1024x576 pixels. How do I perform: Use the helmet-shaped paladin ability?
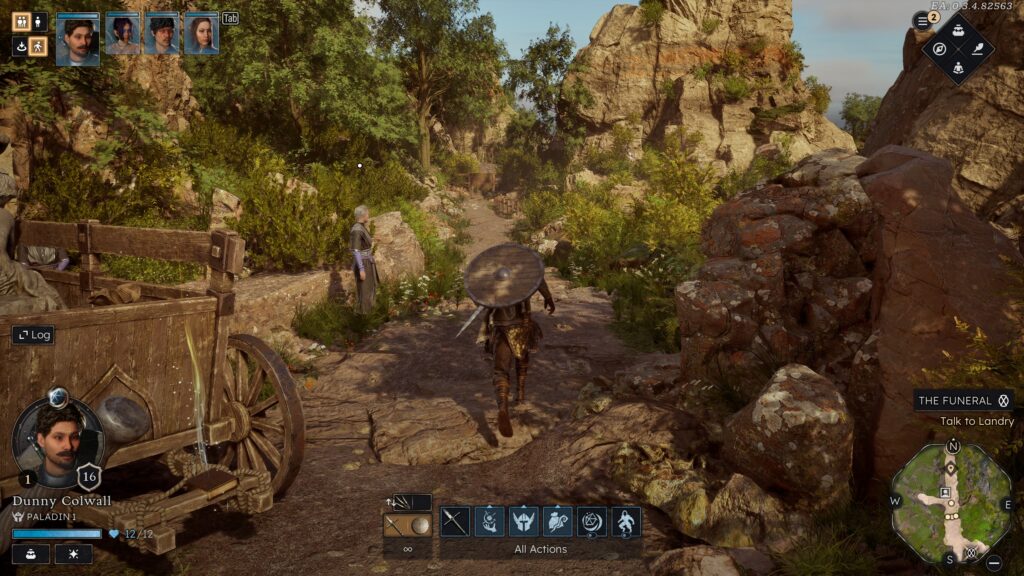pos(524,521)
